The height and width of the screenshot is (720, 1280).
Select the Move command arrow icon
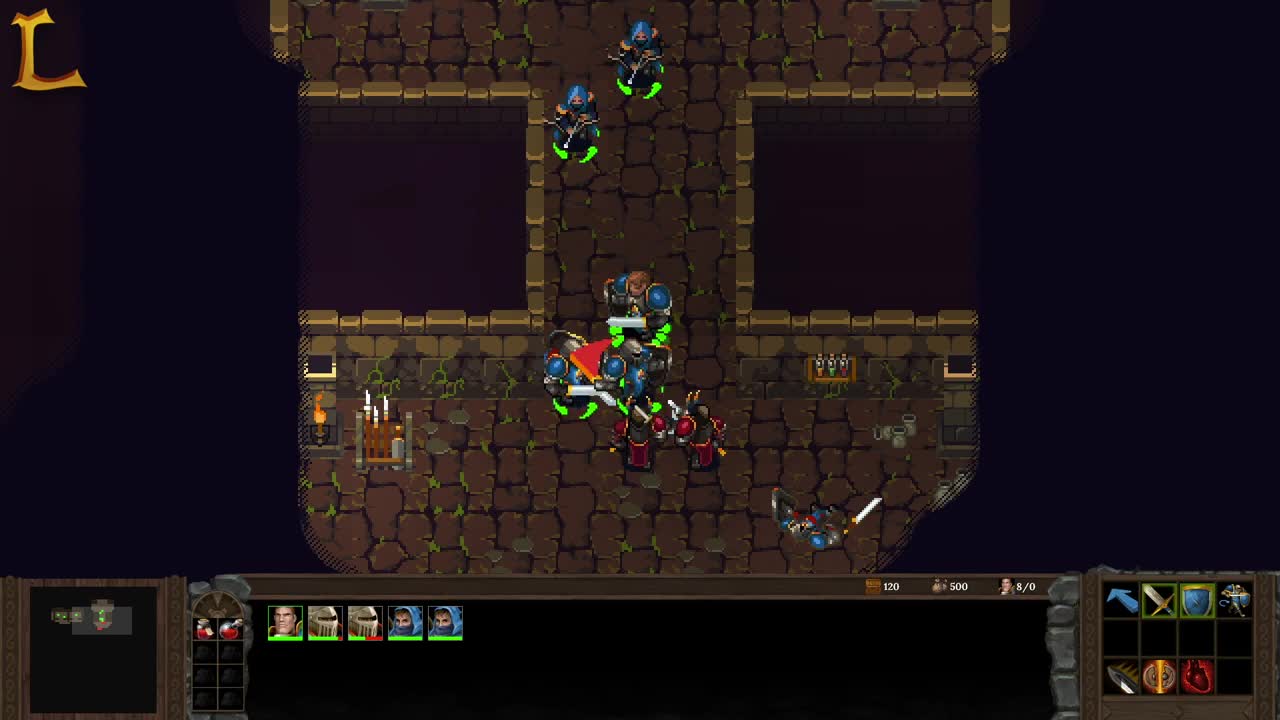tap(1120, 600)
